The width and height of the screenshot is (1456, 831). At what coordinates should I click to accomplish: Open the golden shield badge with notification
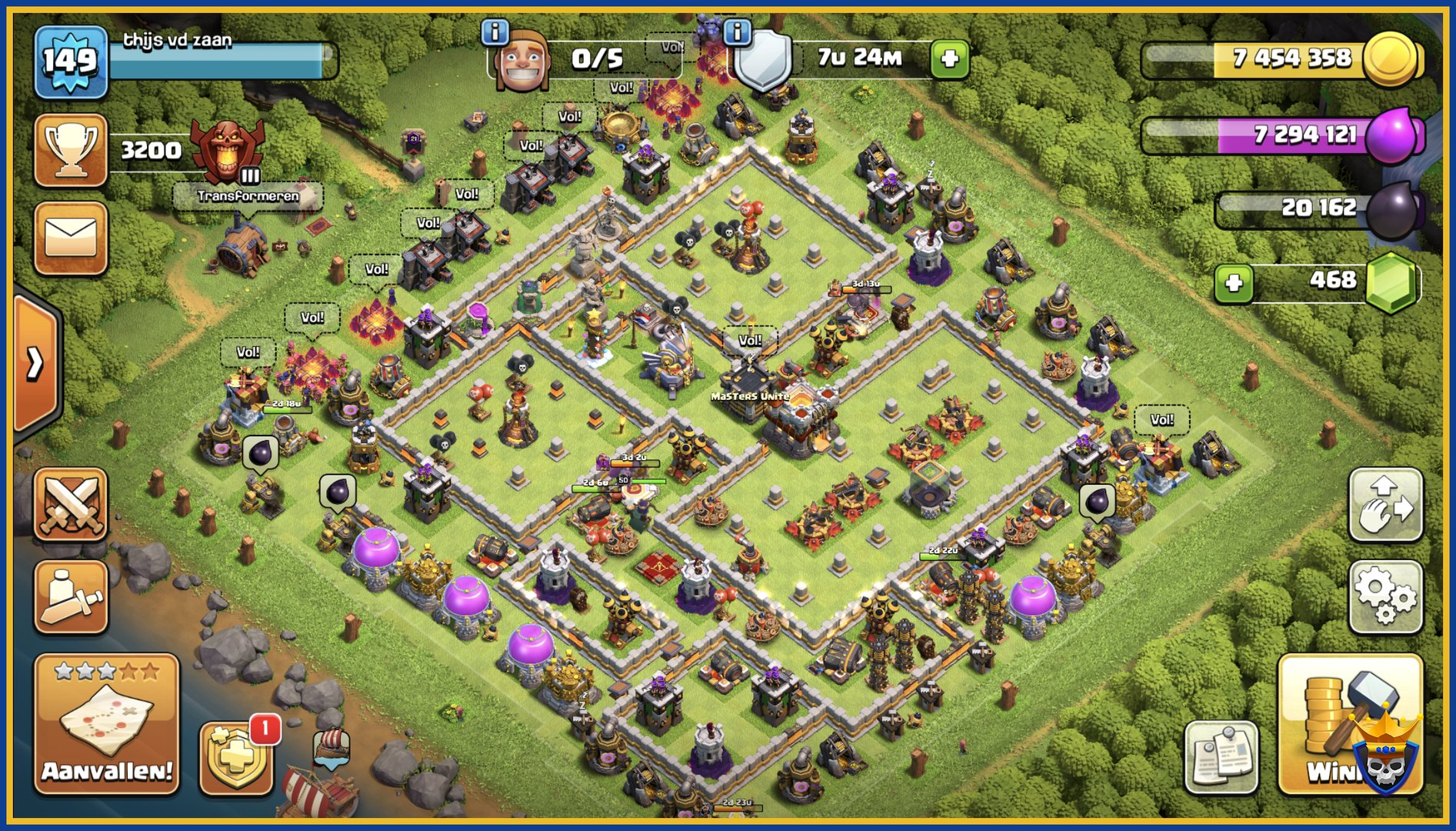(236, 758)
